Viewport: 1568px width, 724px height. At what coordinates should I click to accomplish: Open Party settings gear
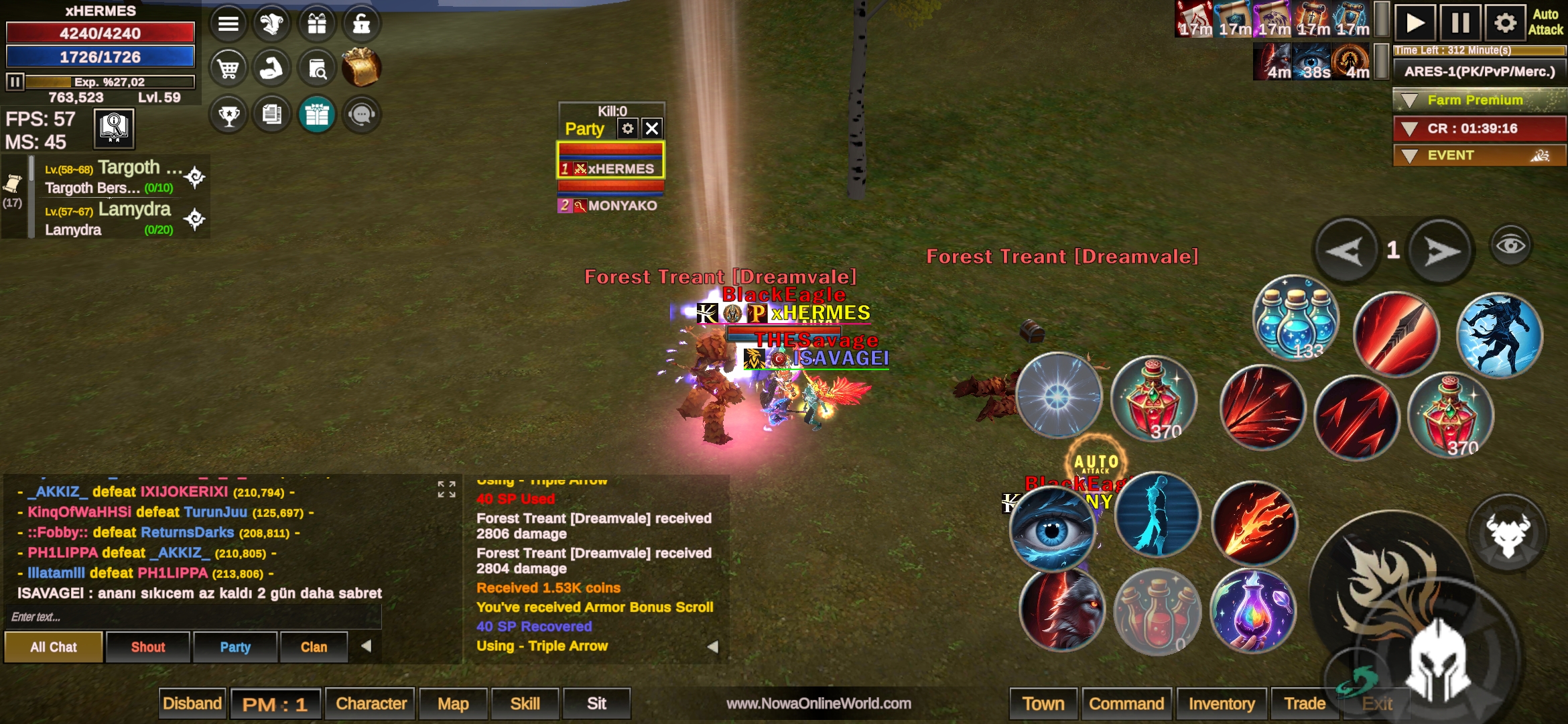tap(628, 128)
